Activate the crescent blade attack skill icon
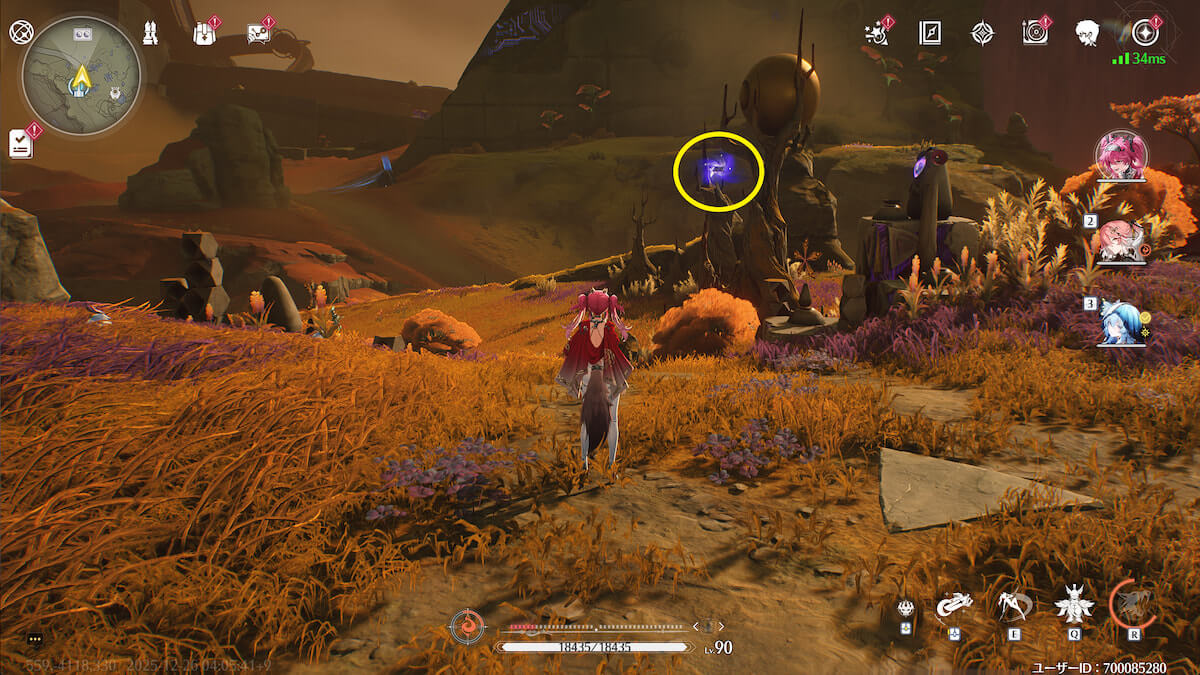The width and height of the screenshot is (1200, 675). pos(955,604)
